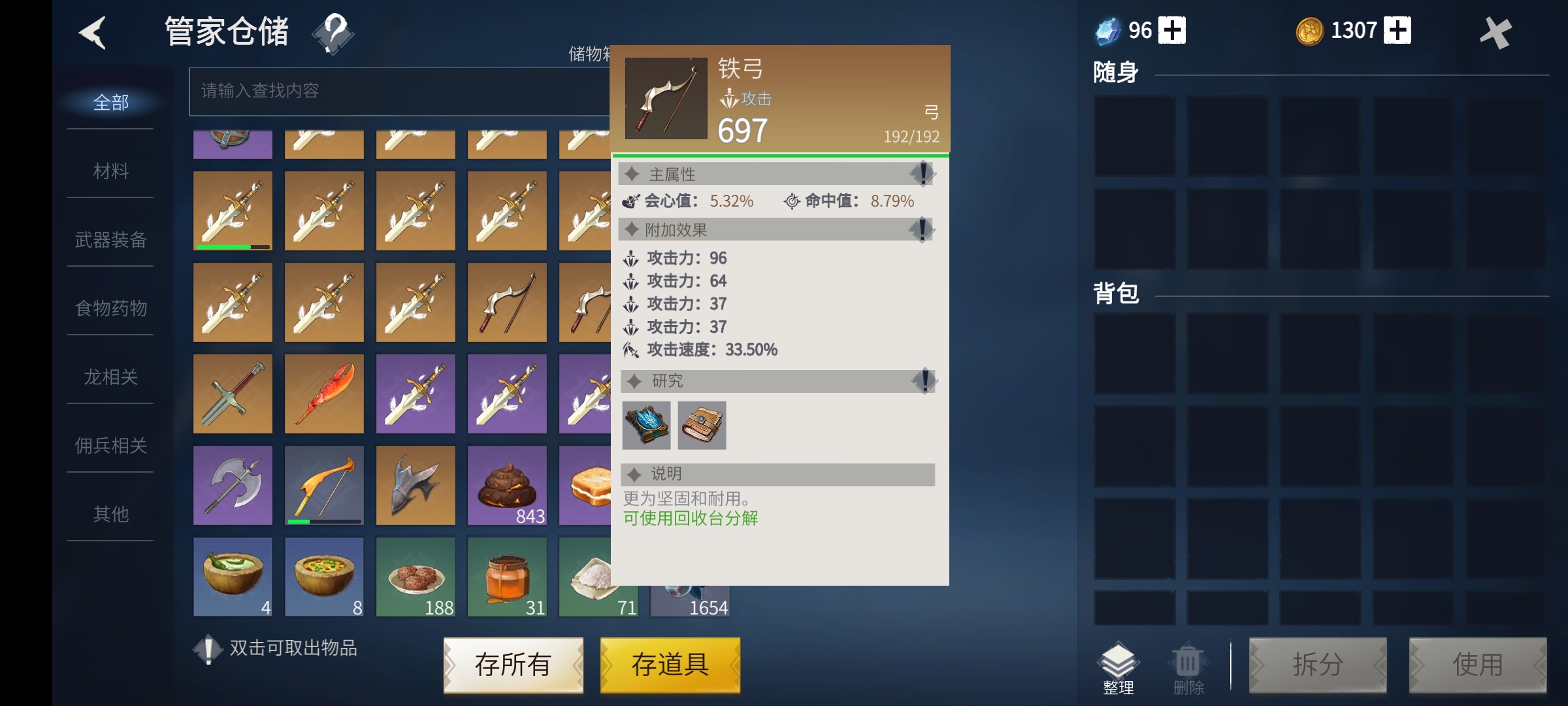Open the 龙相关 category
The width and height of the screenshot is (1568, 706).
click(x=109, y=377)
